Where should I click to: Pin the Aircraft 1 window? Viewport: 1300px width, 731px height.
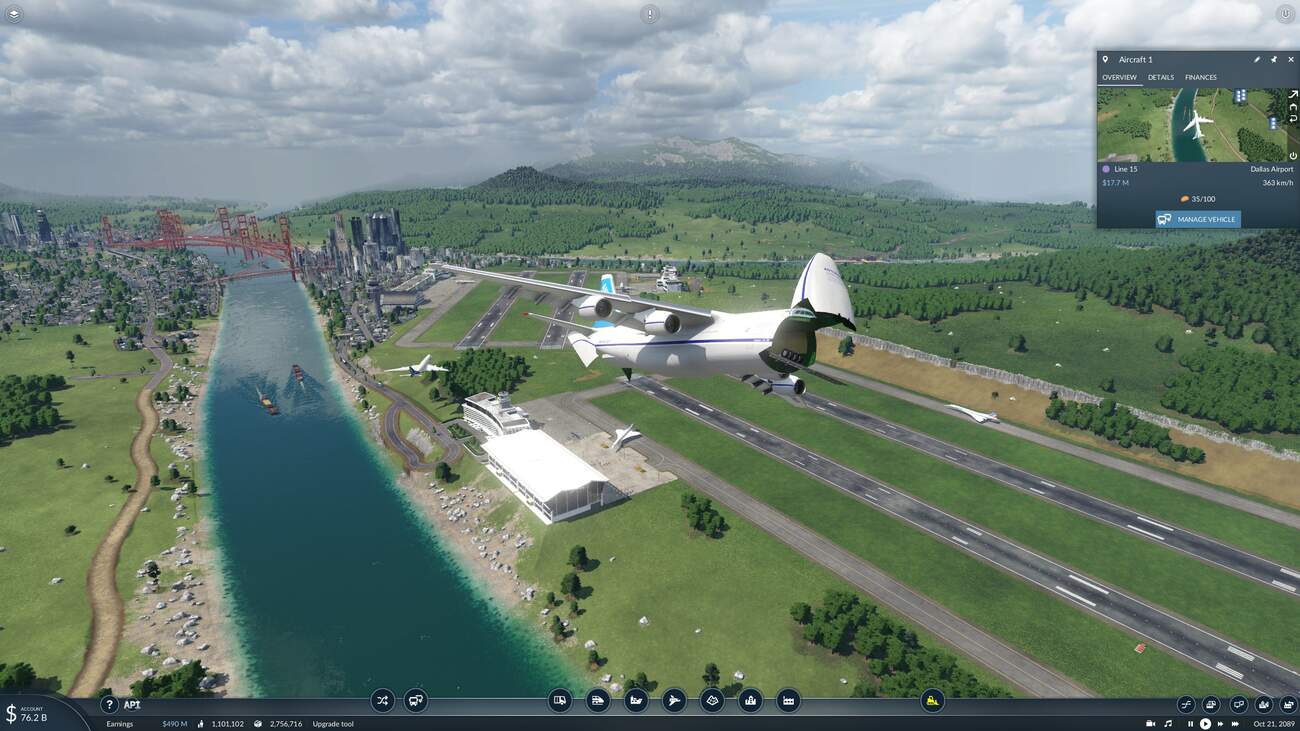pos(1273,60)
